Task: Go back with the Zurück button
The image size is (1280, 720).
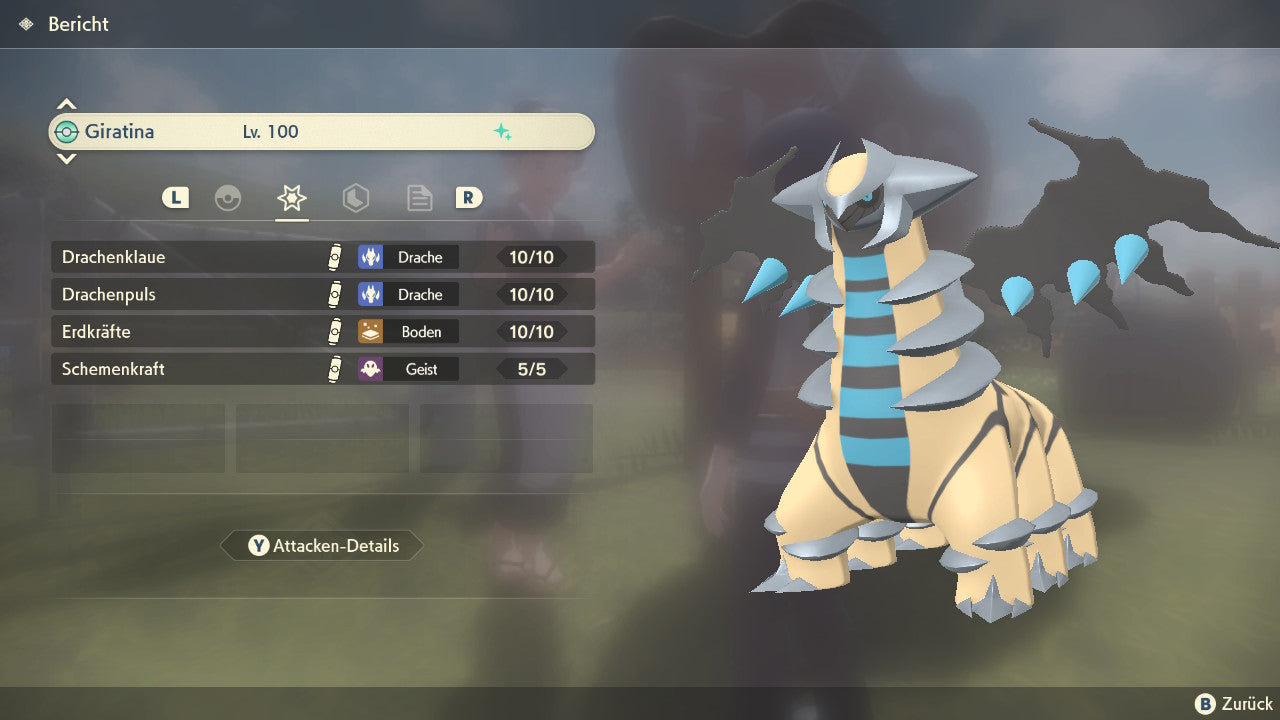Action: [x=1234, y=704]
